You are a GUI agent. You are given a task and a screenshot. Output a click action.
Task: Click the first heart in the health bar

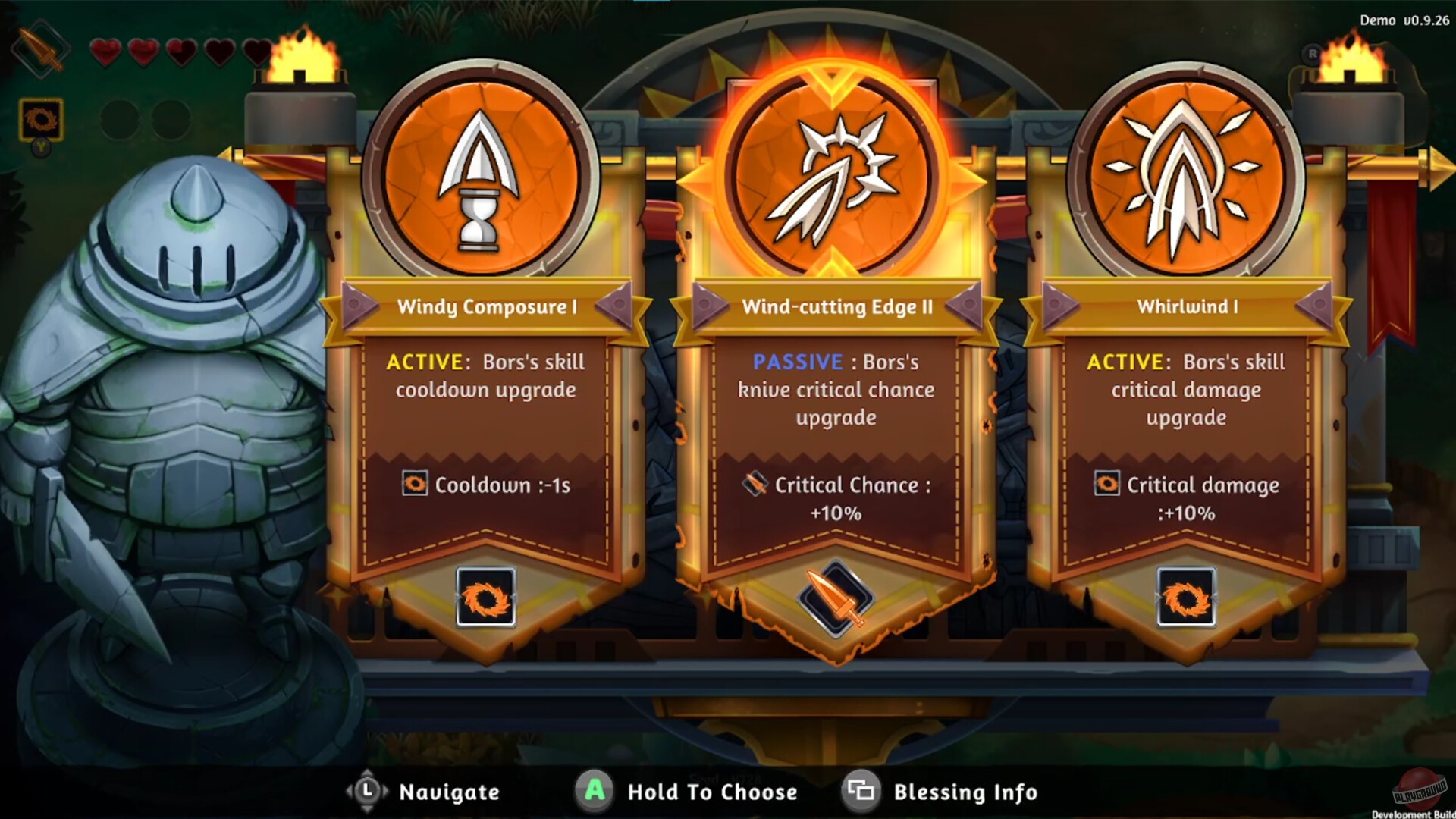click(105, 52)
